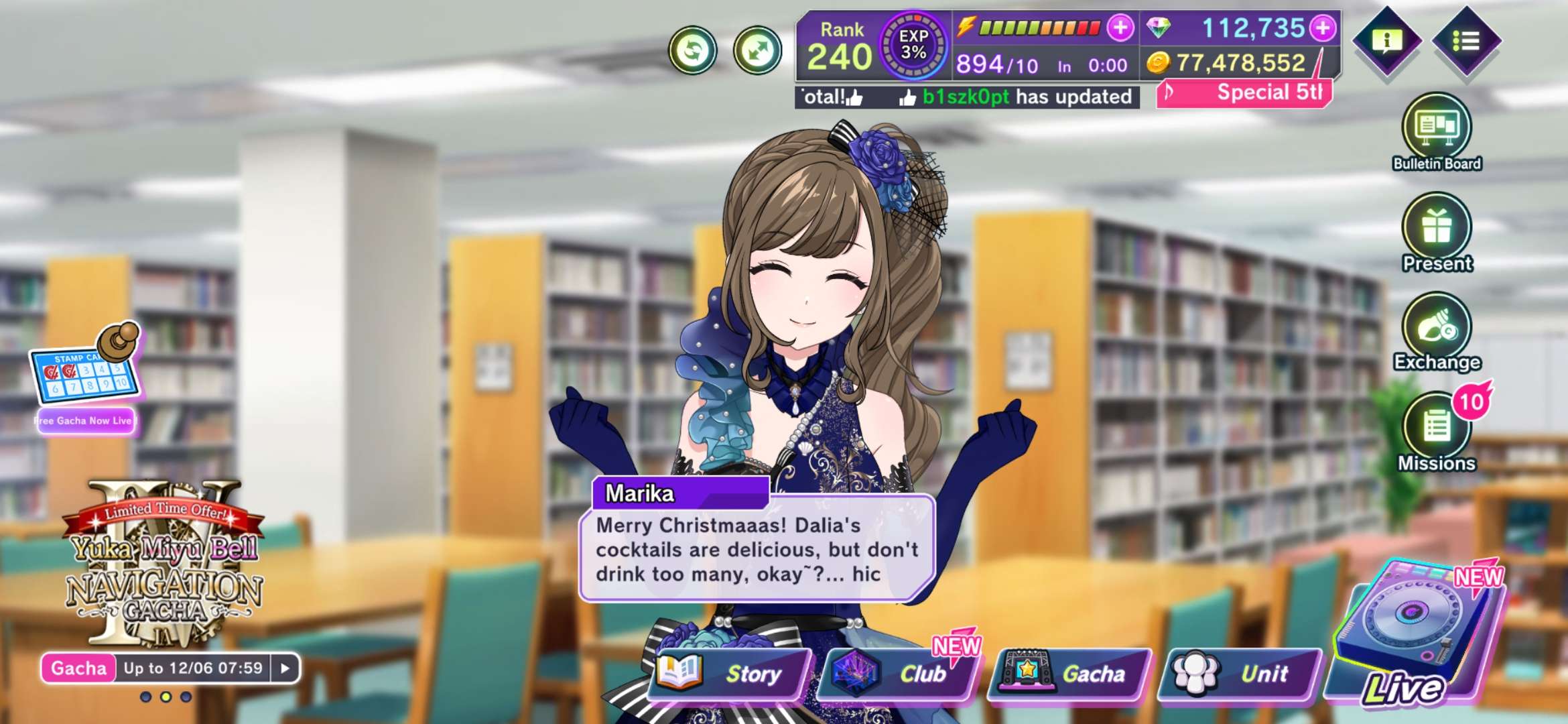This screenshot has height=724, width=1568.
Task: Open the Gacha menu button
Action: (1069, 673)
